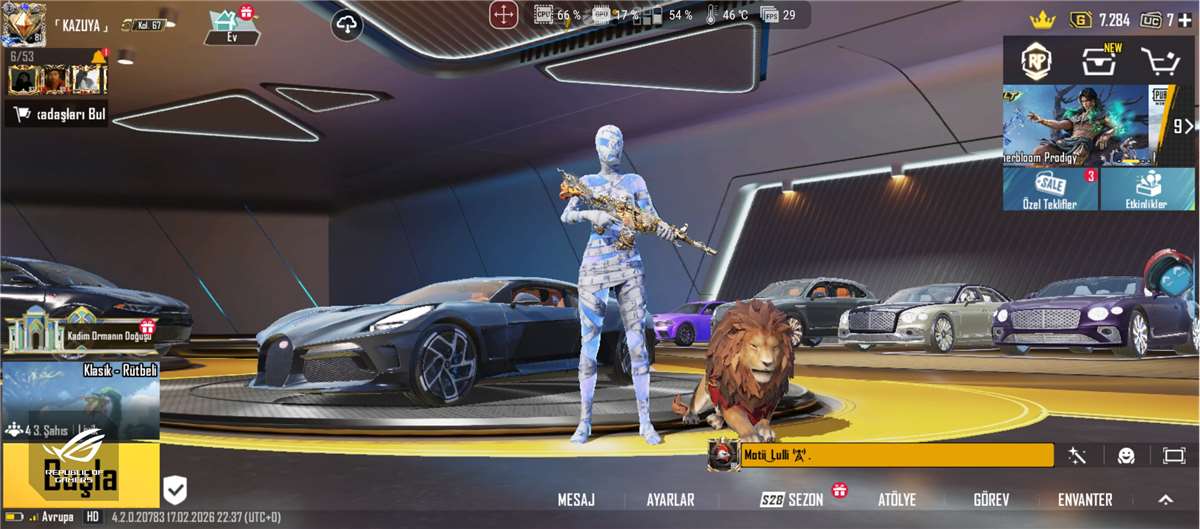Viewport: 1200px width, 529px height.
Task: Click the Arkadaşları Bul find friends button
Action: tap(58, 115)
